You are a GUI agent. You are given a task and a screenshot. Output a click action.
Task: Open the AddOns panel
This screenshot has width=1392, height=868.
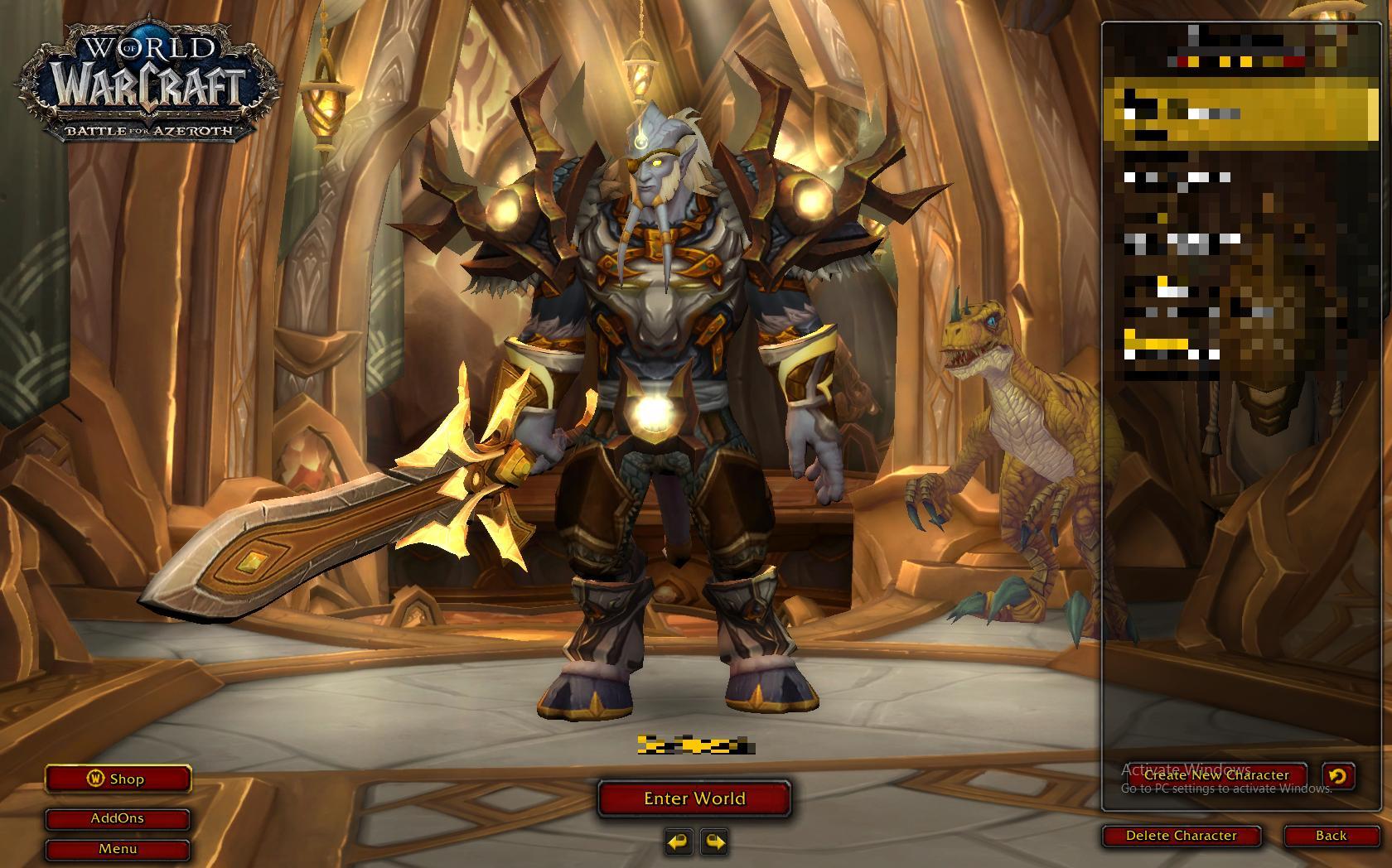pos(118,818)
